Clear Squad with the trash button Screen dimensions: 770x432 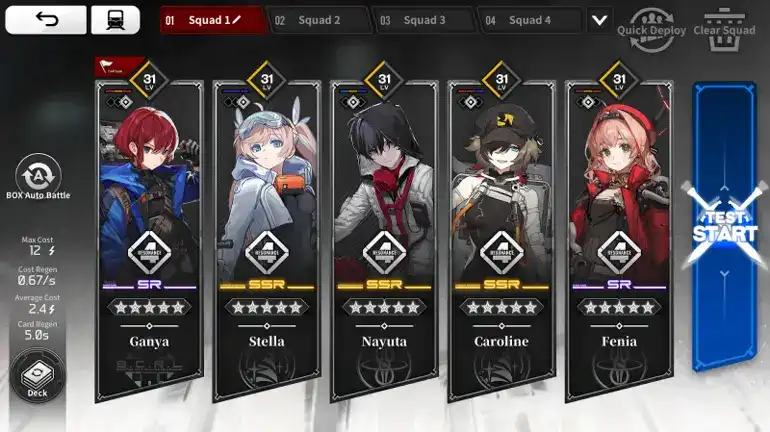click(724, 21)
